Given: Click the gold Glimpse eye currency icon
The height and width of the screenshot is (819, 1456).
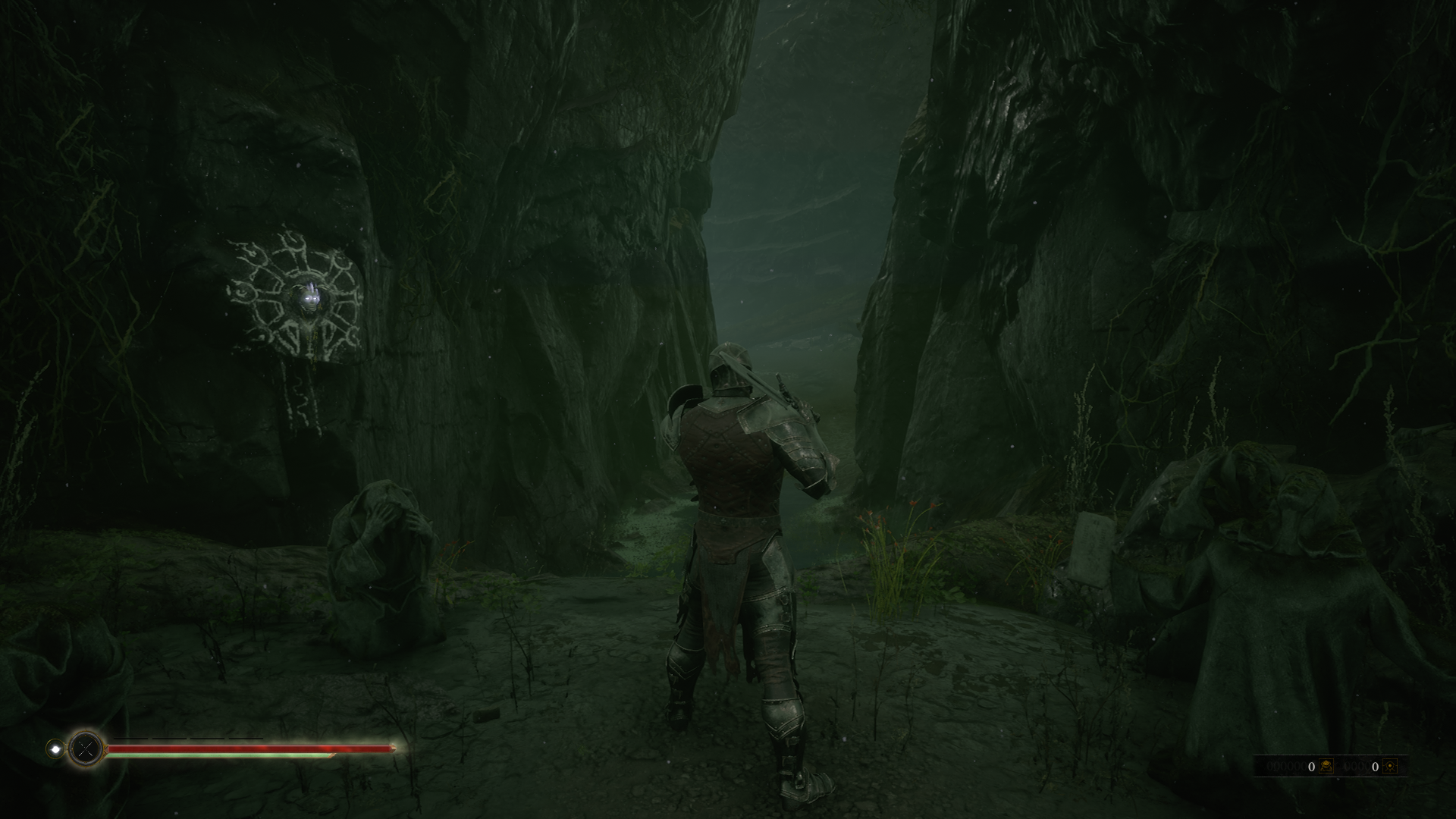Looking at the screenshot, I should pos(1389,767).
